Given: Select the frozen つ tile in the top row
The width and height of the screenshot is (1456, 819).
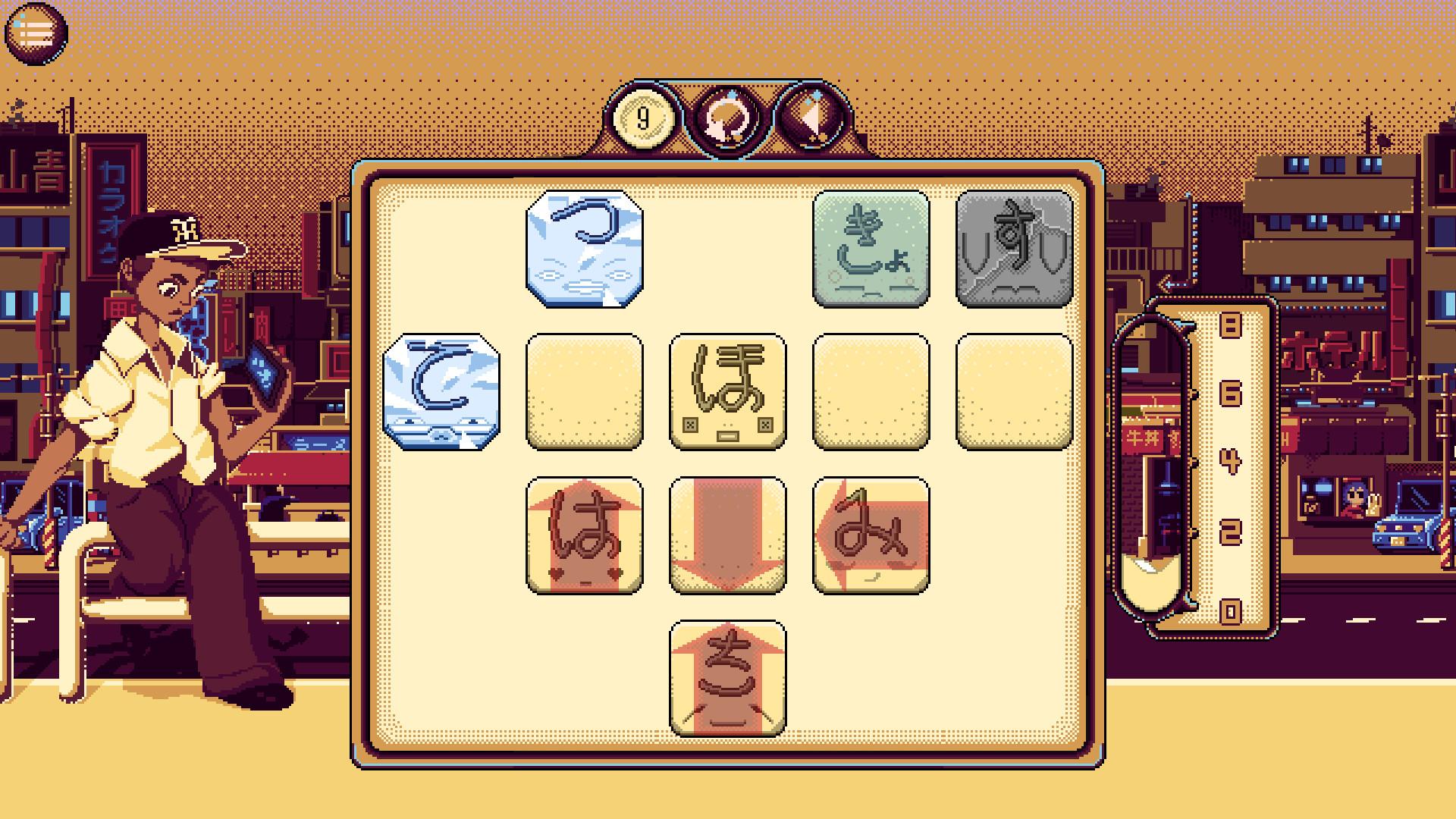Looking at the screenshot, I should click(x=585, y=250).
